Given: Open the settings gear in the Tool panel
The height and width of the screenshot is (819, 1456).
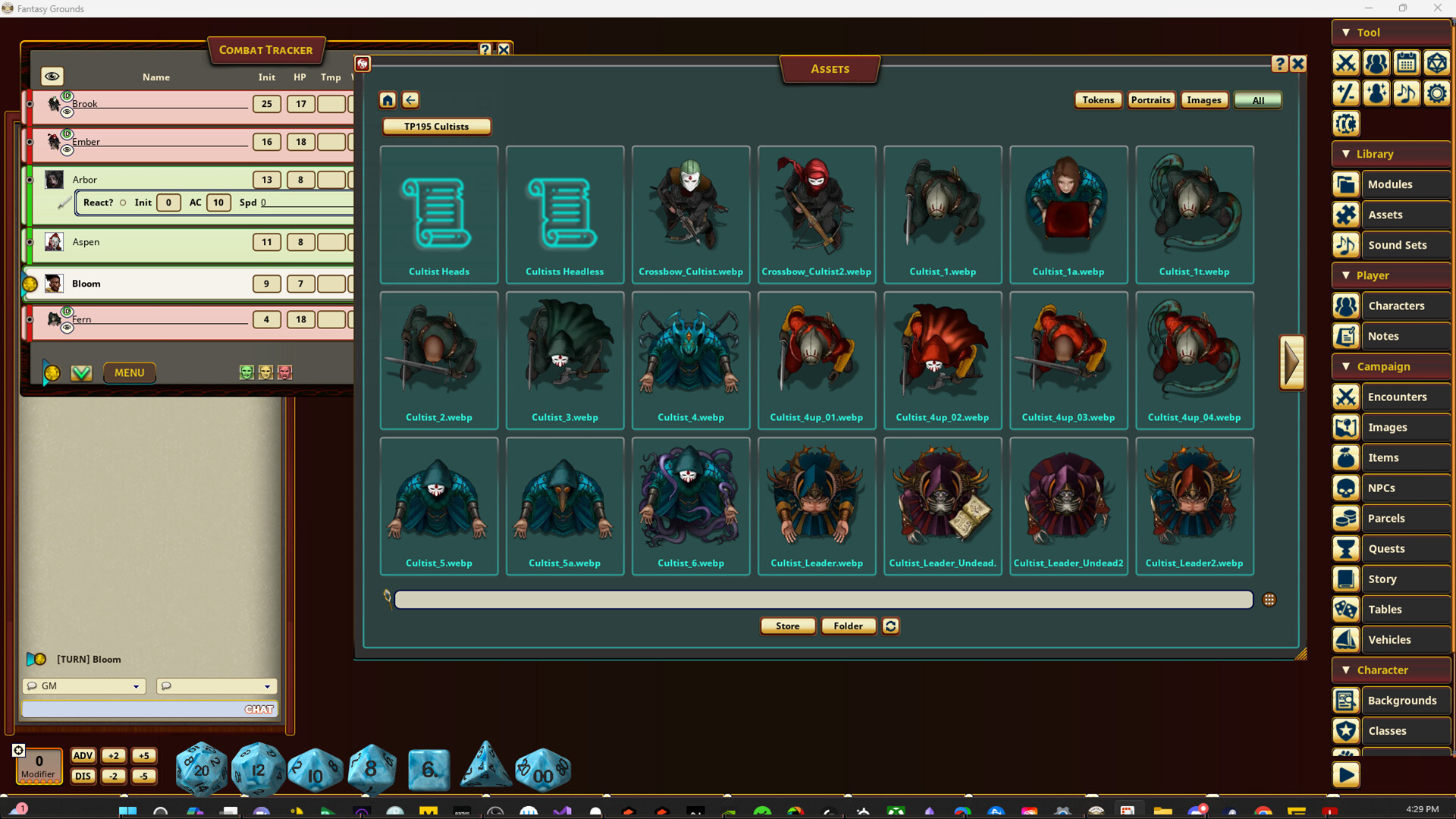Looking at the screenshot, I should [1437, 93].
